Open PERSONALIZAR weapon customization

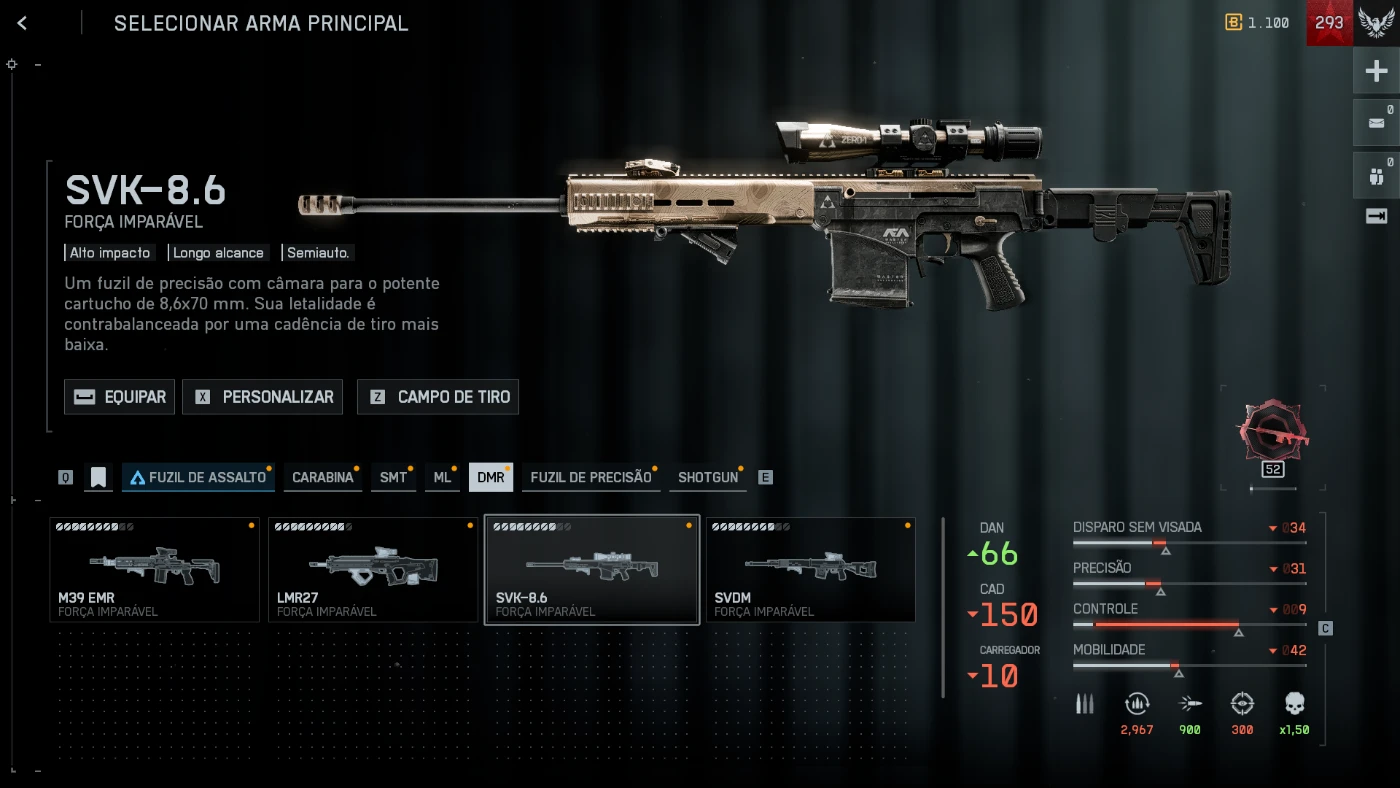pyautogui.click(x=263, y=397)
